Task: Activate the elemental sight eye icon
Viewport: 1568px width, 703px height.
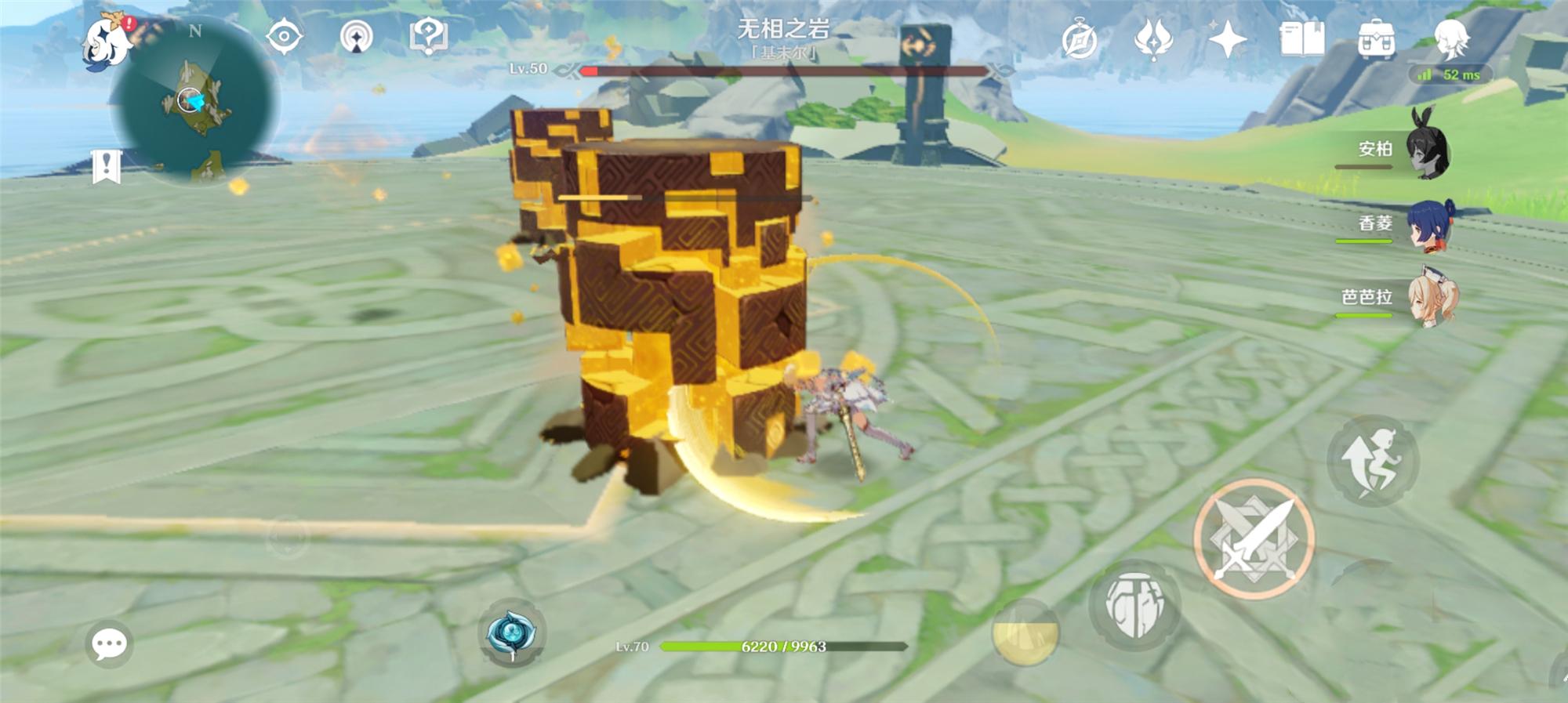Action: pos(284,37)
